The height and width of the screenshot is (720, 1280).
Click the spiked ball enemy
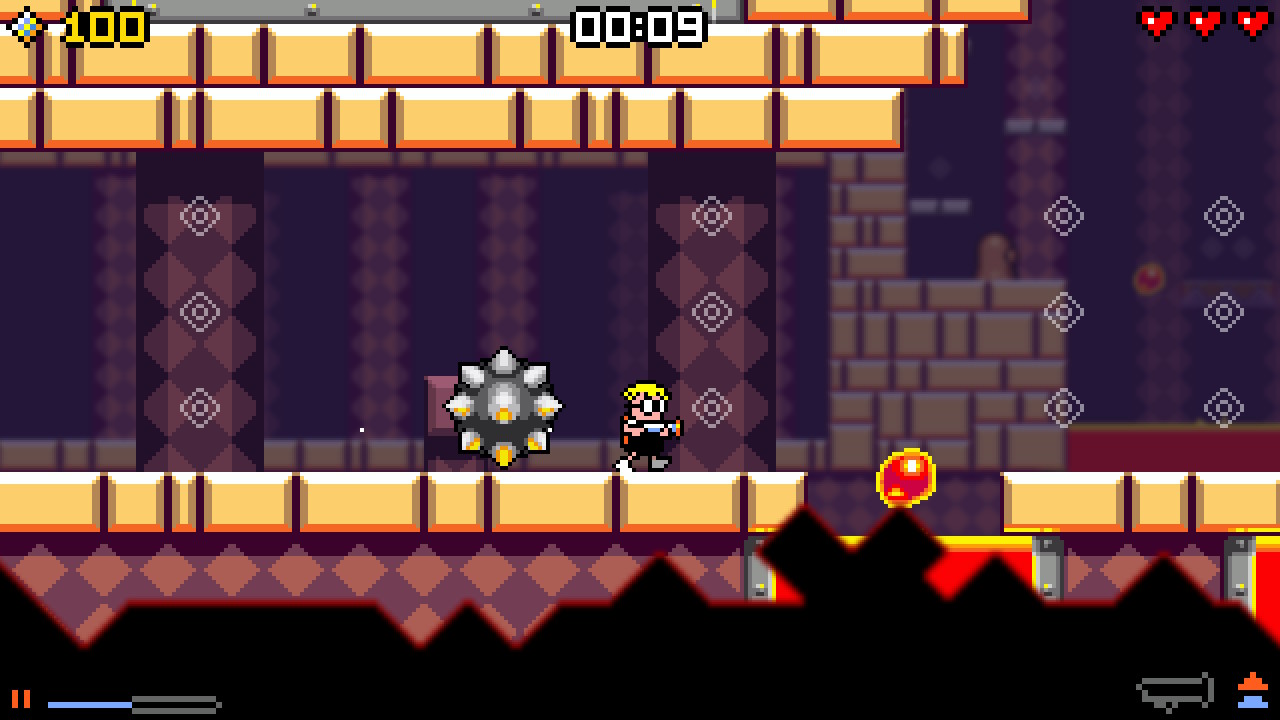click(x=502, y=408)
